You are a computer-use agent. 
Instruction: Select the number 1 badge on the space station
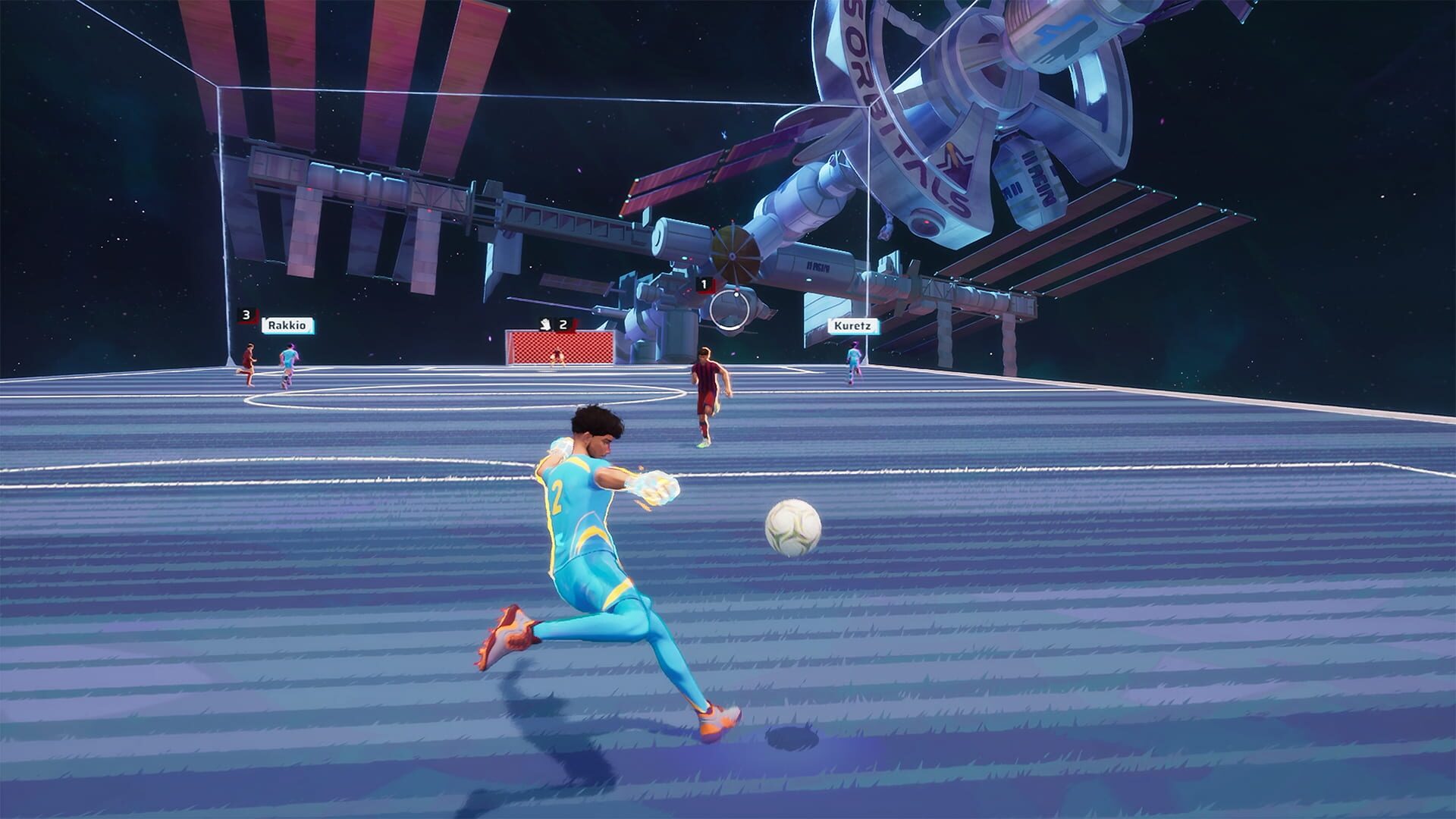(x=704, y=282)
